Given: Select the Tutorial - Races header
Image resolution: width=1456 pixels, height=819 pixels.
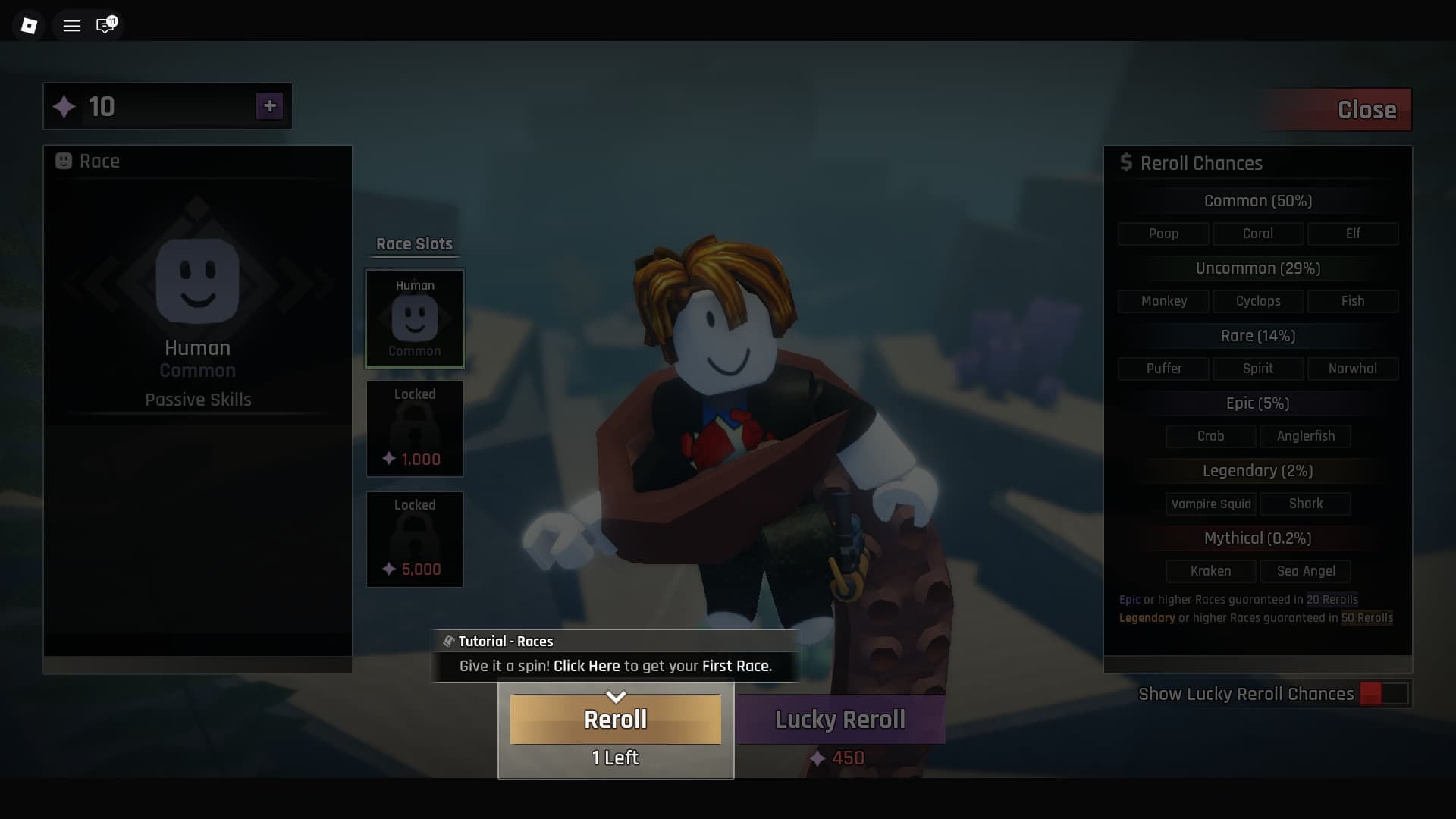Looking at the screenshot, I should click(506, 641).
